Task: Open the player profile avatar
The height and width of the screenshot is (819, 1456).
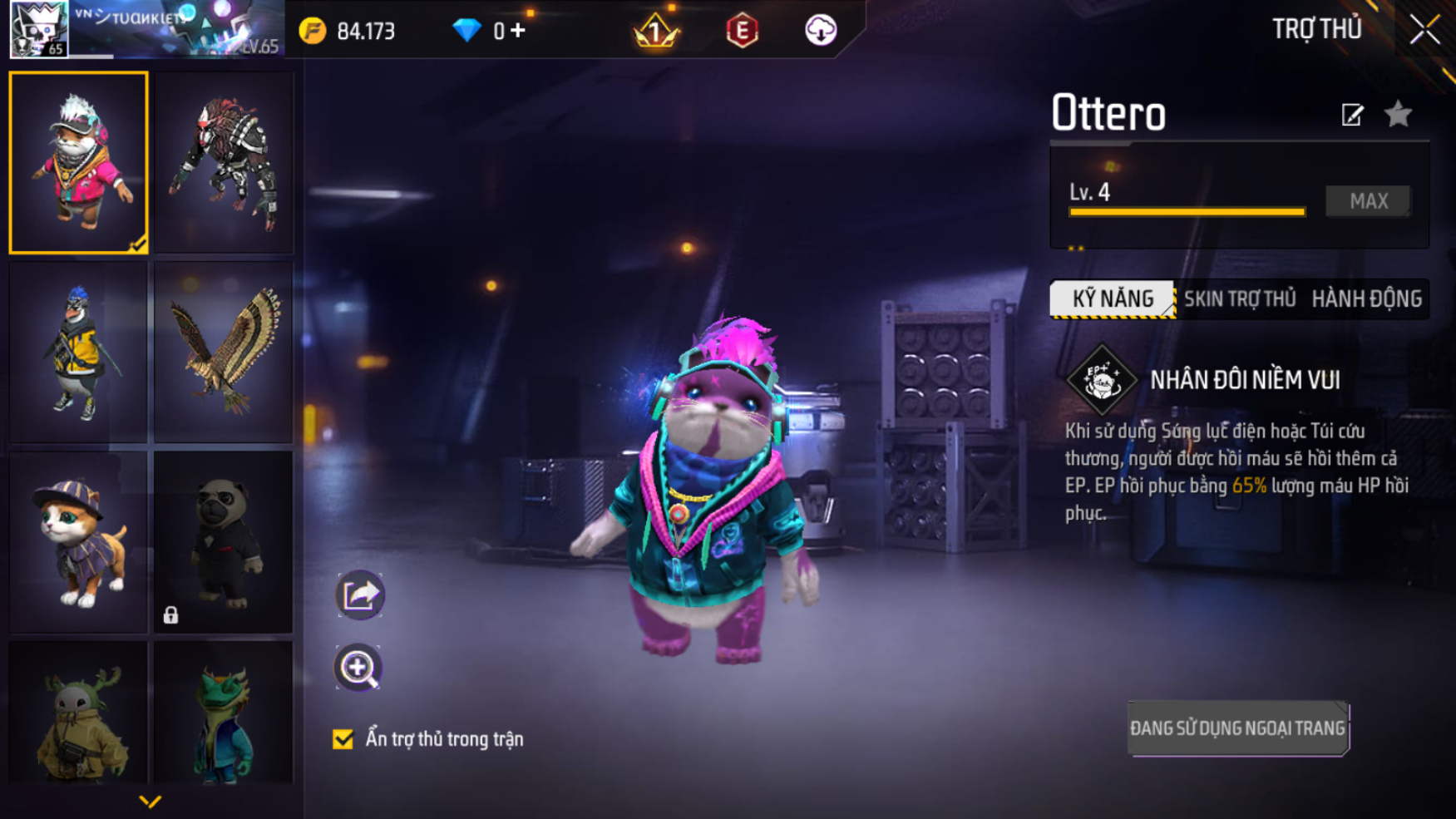Action: [39, 29]
